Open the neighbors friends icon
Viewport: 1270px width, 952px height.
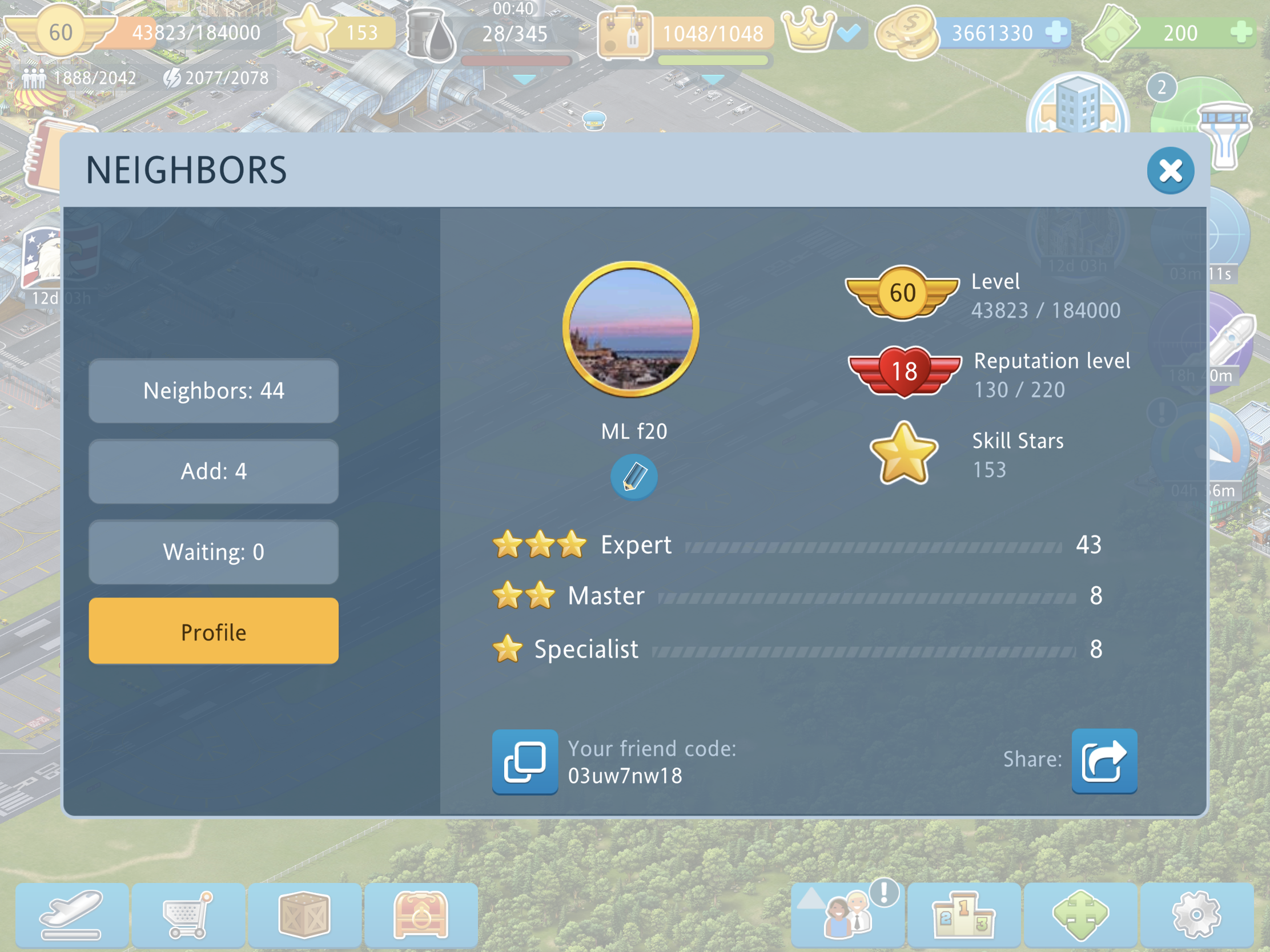[x=848, y=914]
